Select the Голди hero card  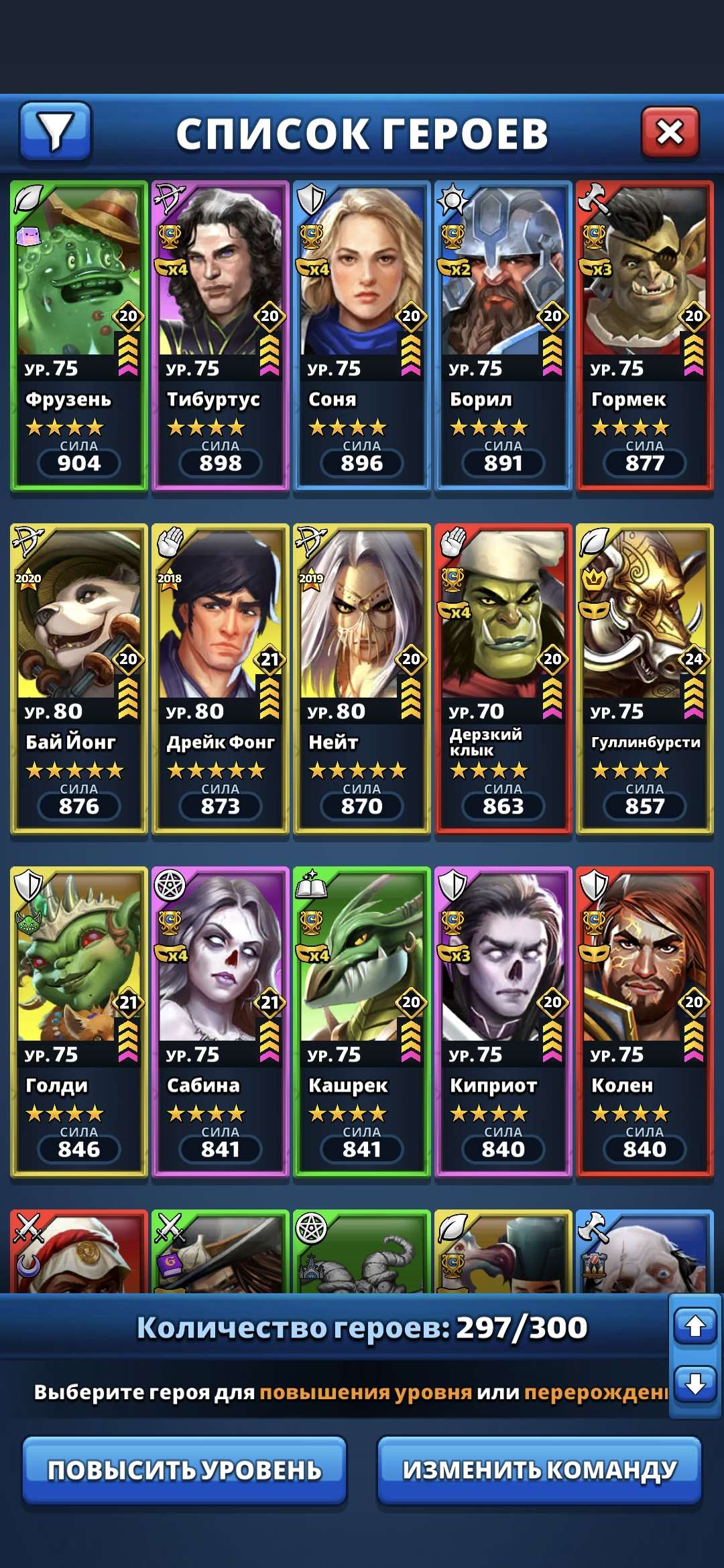[x=79, y=1021]
